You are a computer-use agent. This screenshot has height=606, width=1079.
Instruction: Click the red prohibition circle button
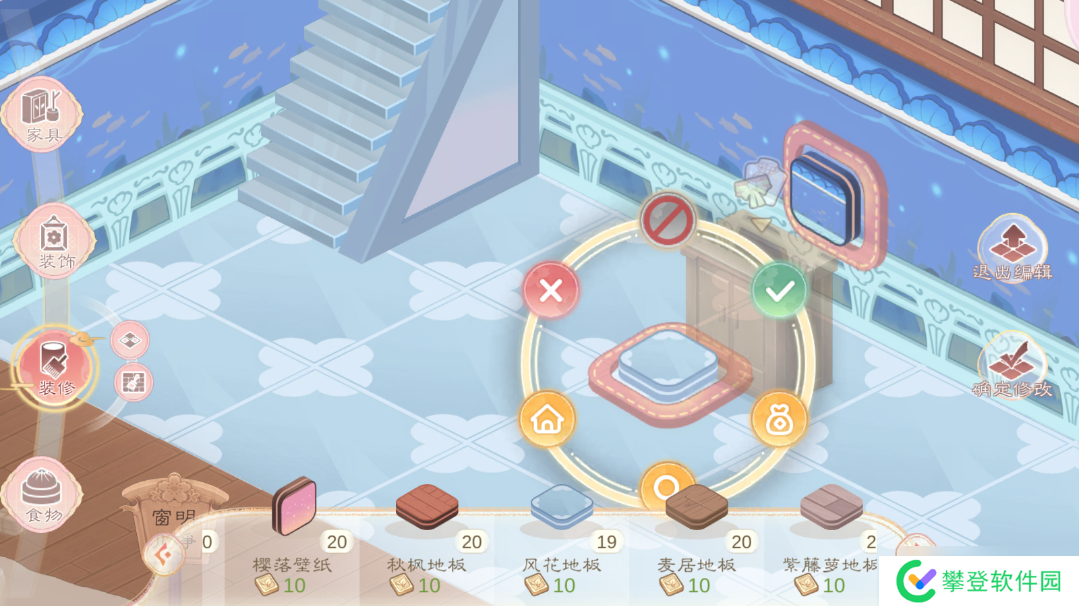pyautogui.click(x=667, y=220)
